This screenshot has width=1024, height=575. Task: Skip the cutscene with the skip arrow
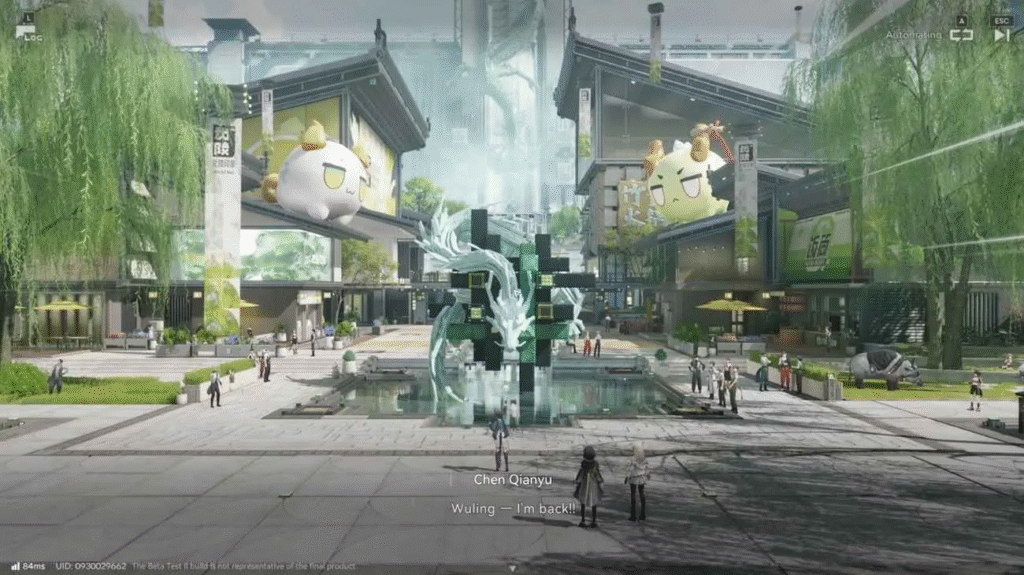pos(1001,34)
